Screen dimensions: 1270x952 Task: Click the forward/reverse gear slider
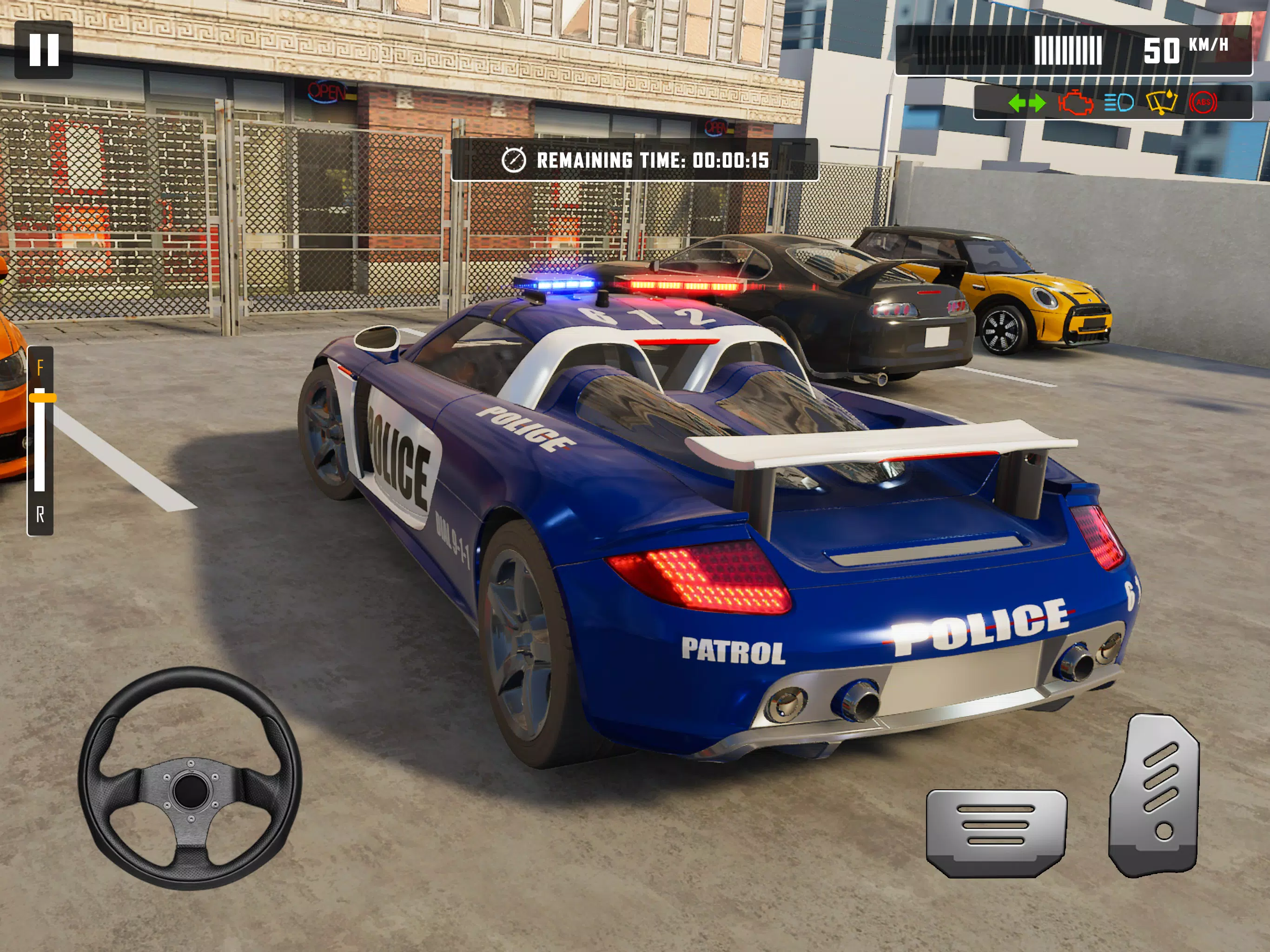[41, 397]
